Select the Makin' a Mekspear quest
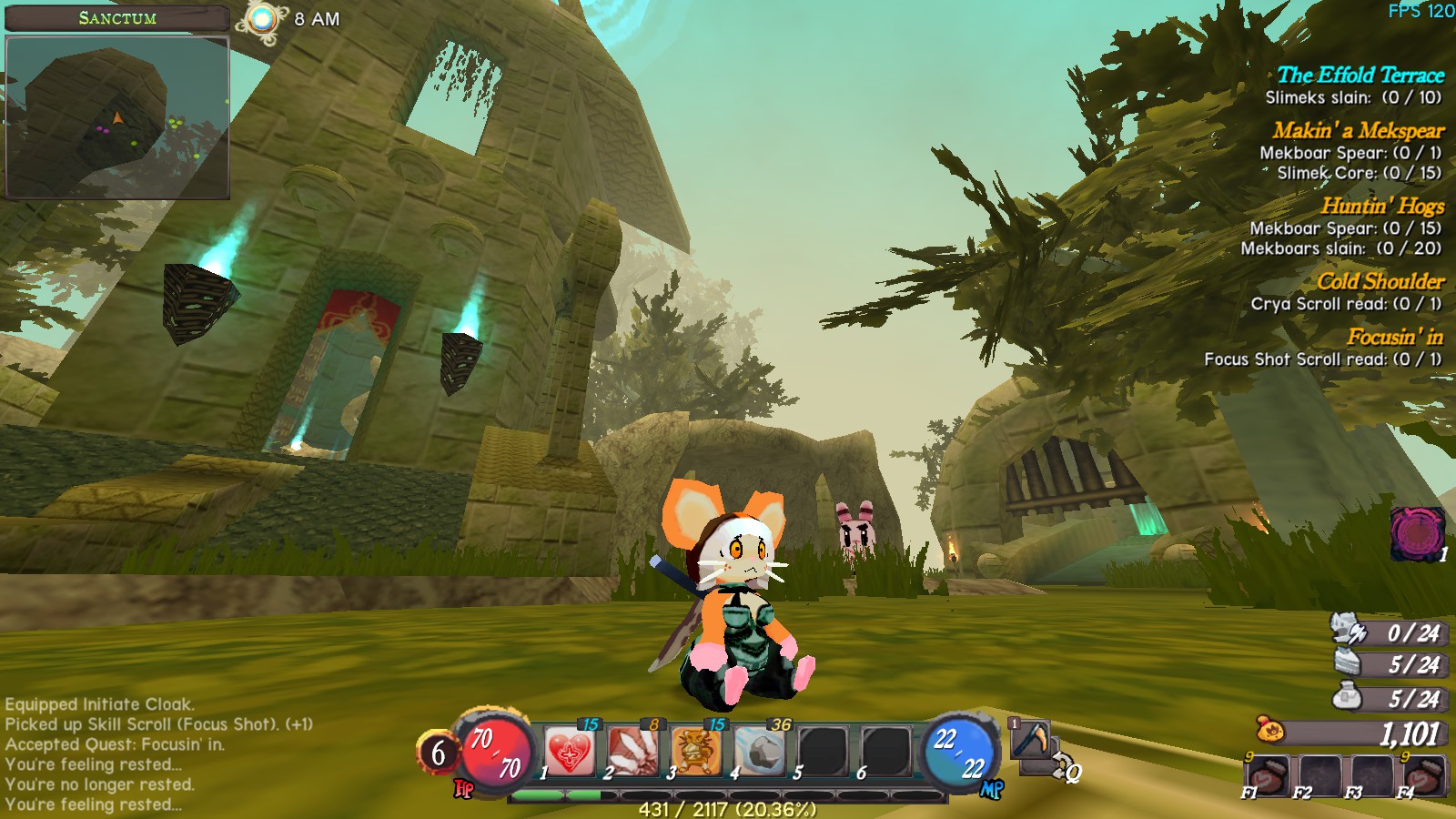Viewport: 1456px width, 819px height. coord(1358,130)
